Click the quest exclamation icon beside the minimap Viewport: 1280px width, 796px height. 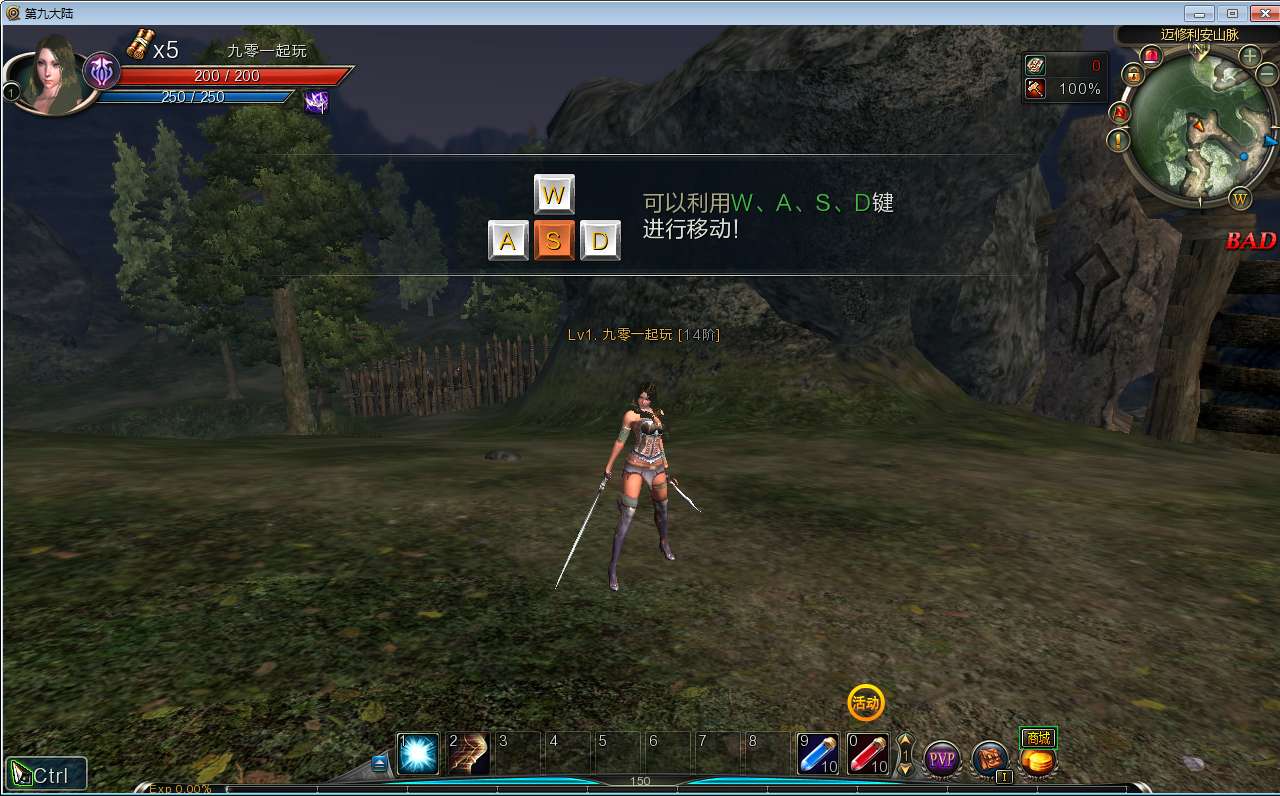click(1118, 141)
